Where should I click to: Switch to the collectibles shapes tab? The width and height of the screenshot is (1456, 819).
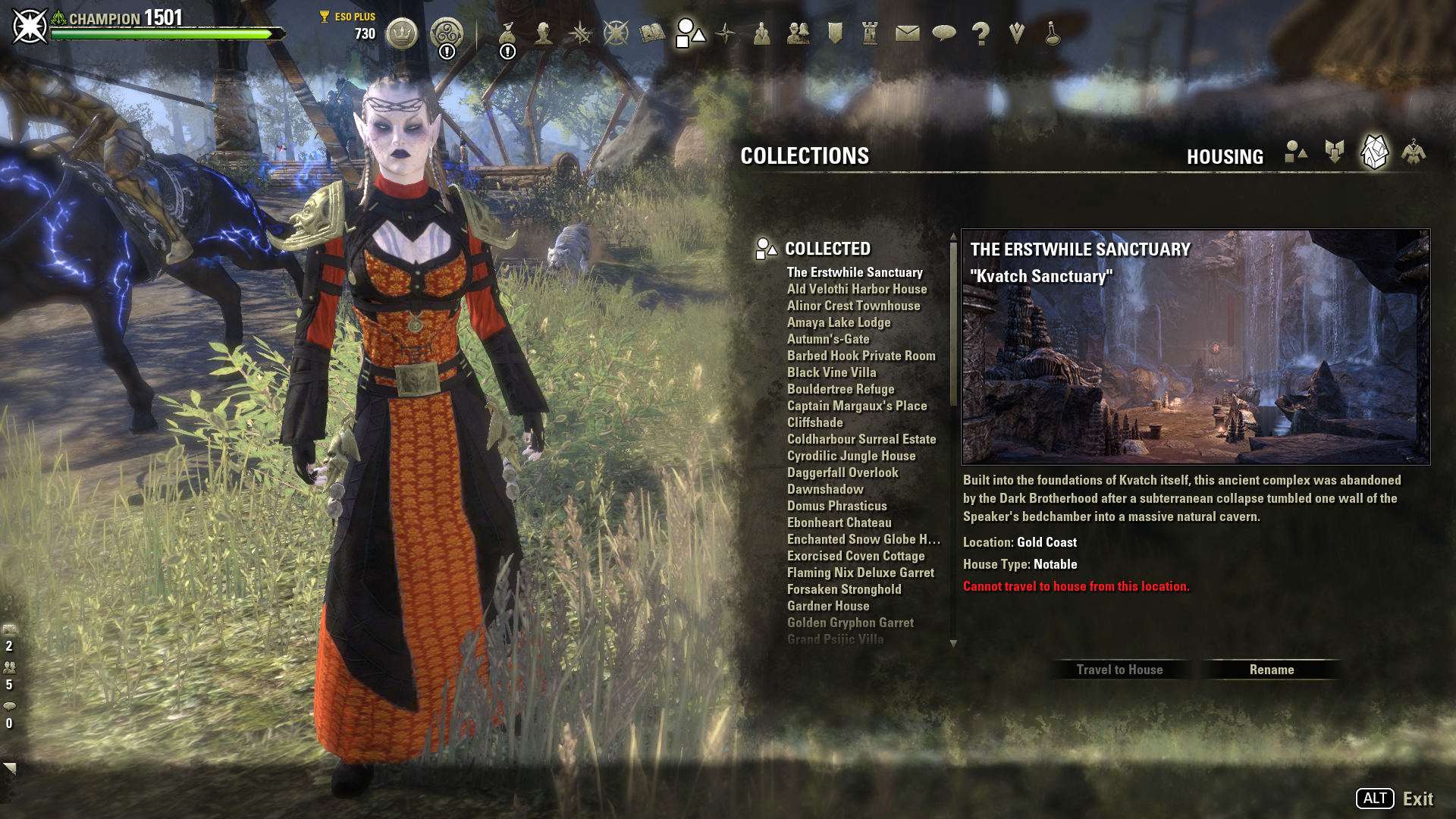pyautogui.click(x=1296, y=152)
